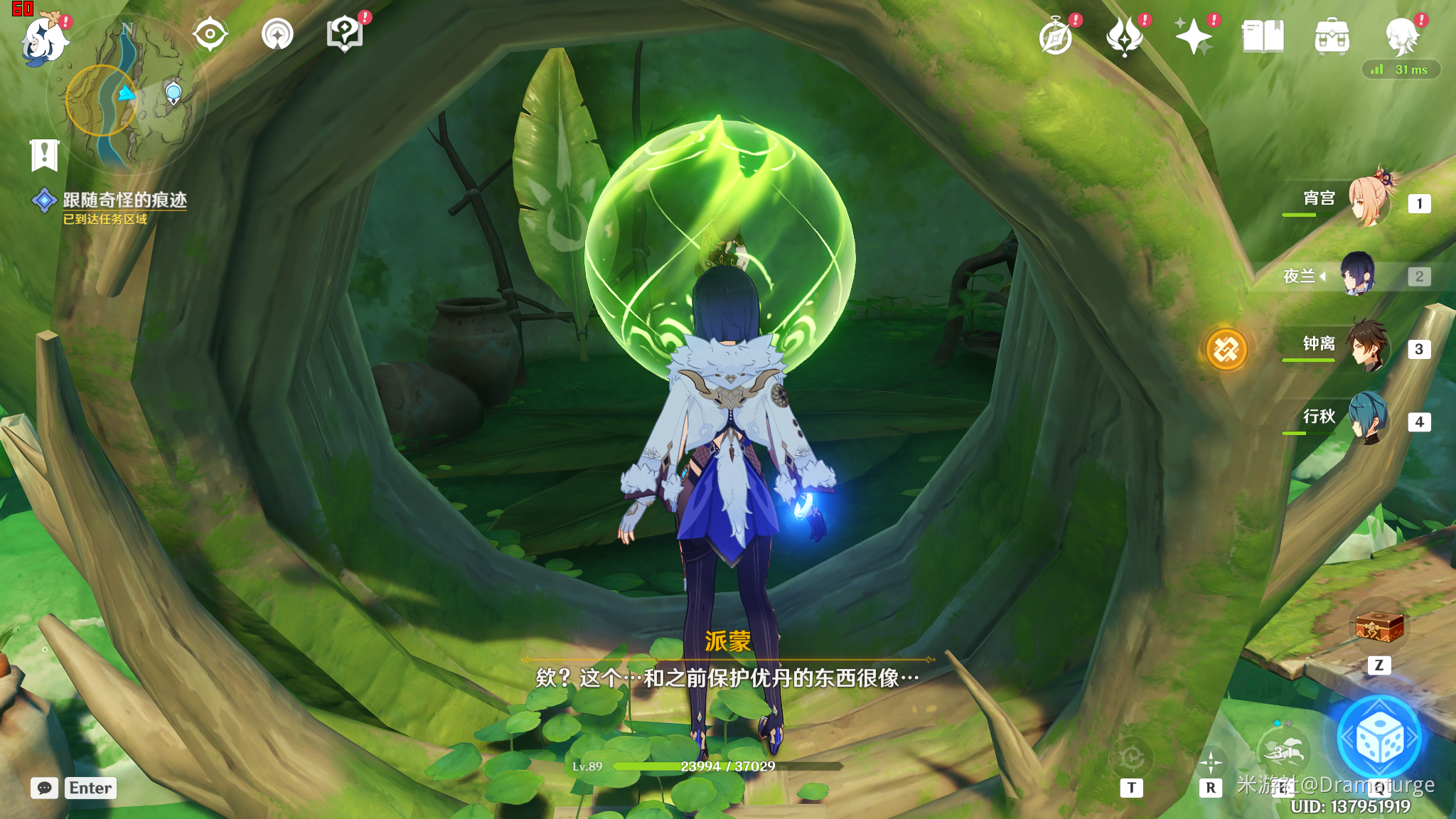
Task: Open the archive book icon
Action: pyautogui.click(x=1263, y=37)
